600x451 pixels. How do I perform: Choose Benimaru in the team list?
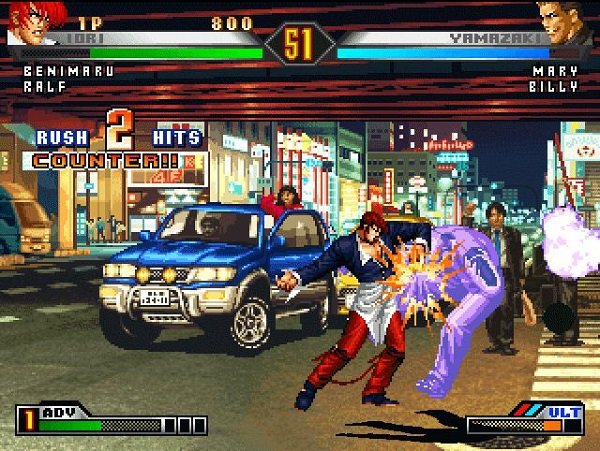click(67, 72)
